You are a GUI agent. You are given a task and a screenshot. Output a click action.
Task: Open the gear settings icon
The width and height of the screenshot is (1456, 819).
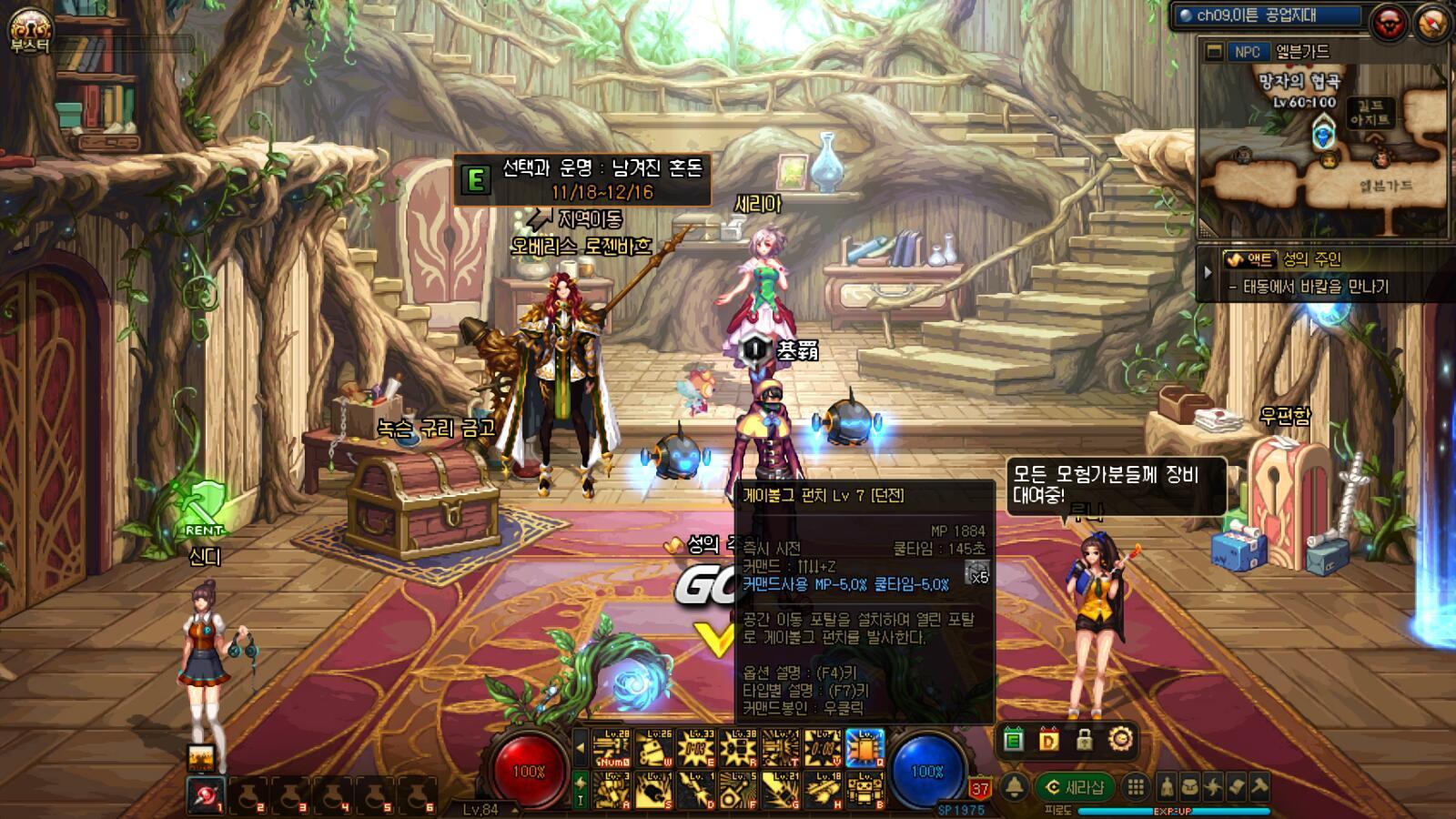point(1120,740)
